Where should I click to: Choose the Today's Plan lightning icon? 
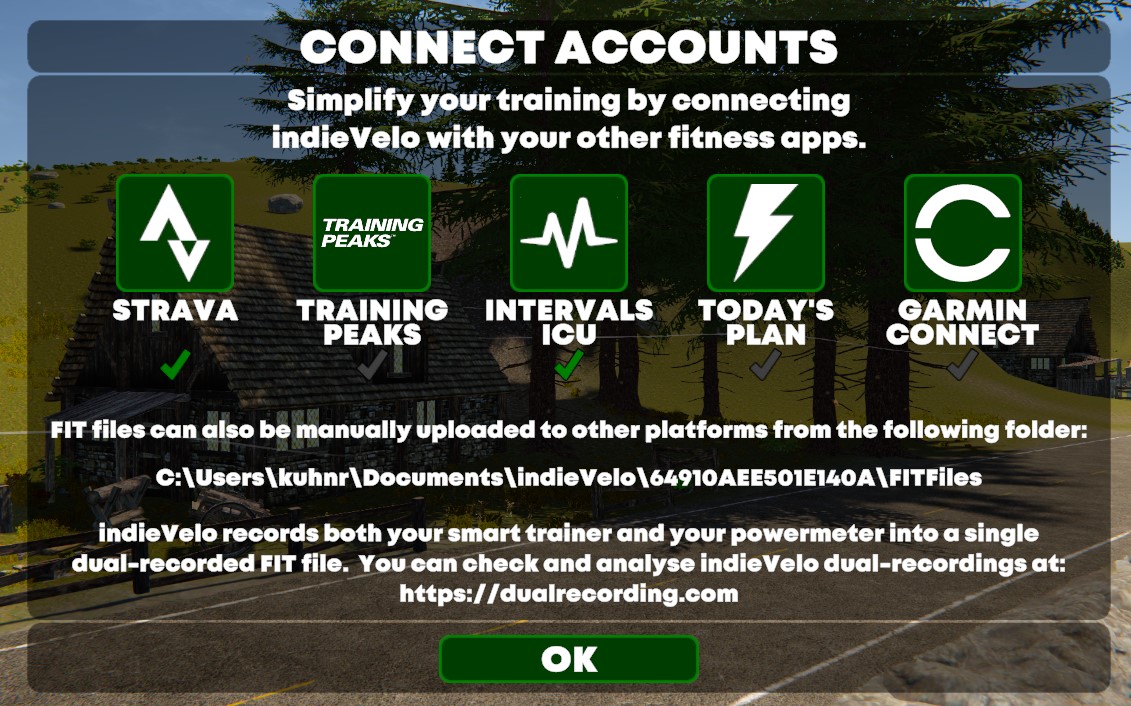[766, 233]
